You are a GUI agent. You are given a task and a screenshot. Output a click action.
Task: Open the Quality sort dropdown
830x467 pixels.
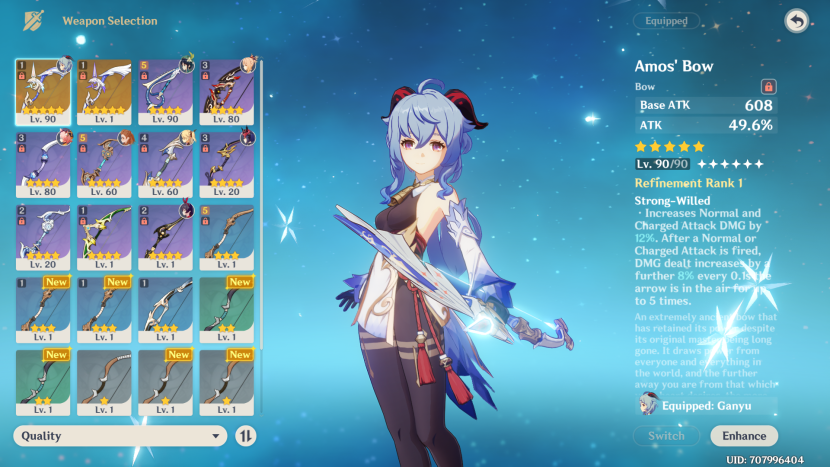coord(120,436)
